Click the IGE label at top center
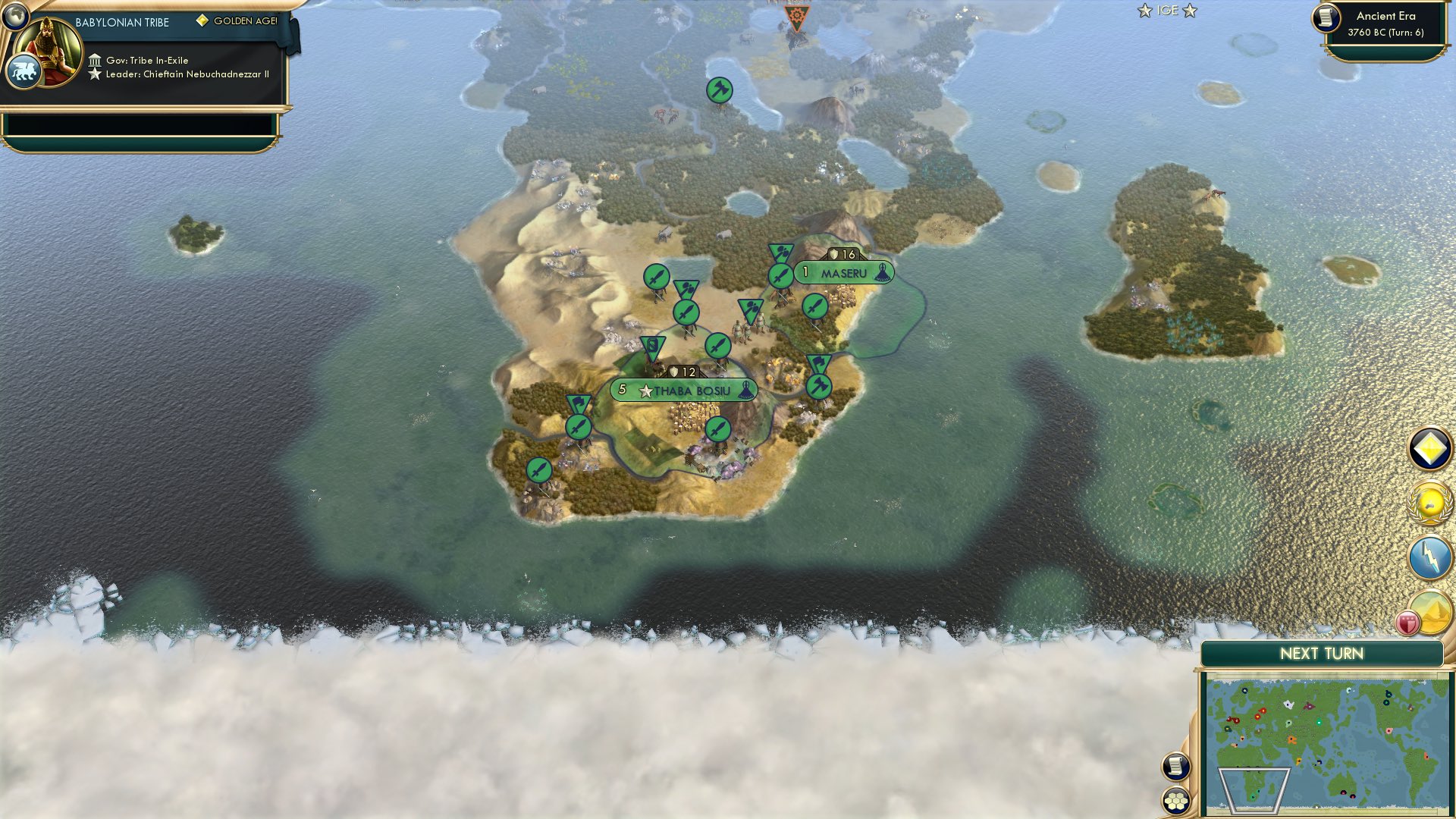Screen dimensions: 1456x819 coord(1168,11)
